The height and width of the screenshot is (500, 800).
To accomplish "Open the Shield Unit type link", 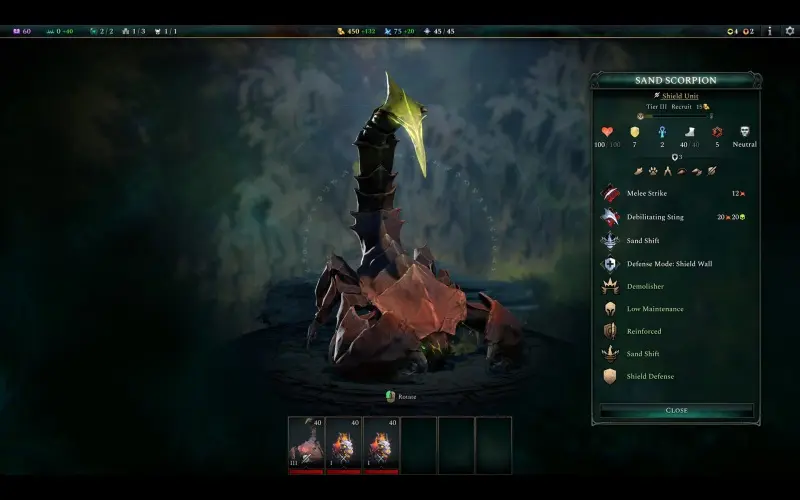I will [x=679, y=96].
